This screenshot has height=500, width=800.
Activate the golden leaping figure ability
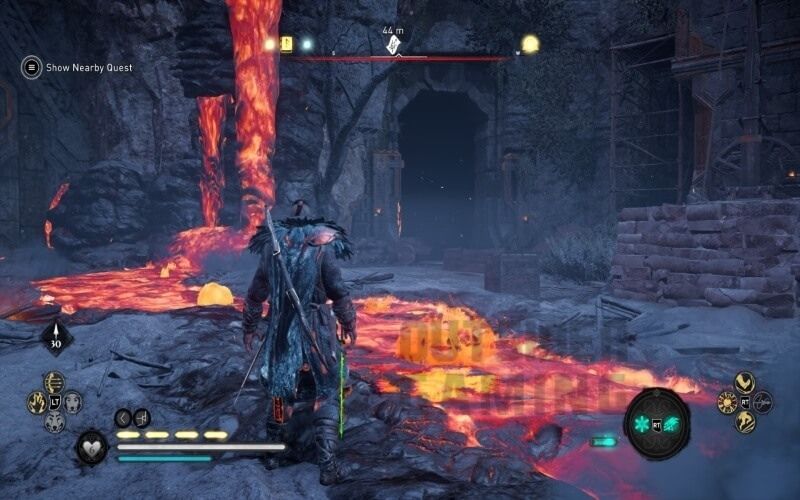point(744,421)
